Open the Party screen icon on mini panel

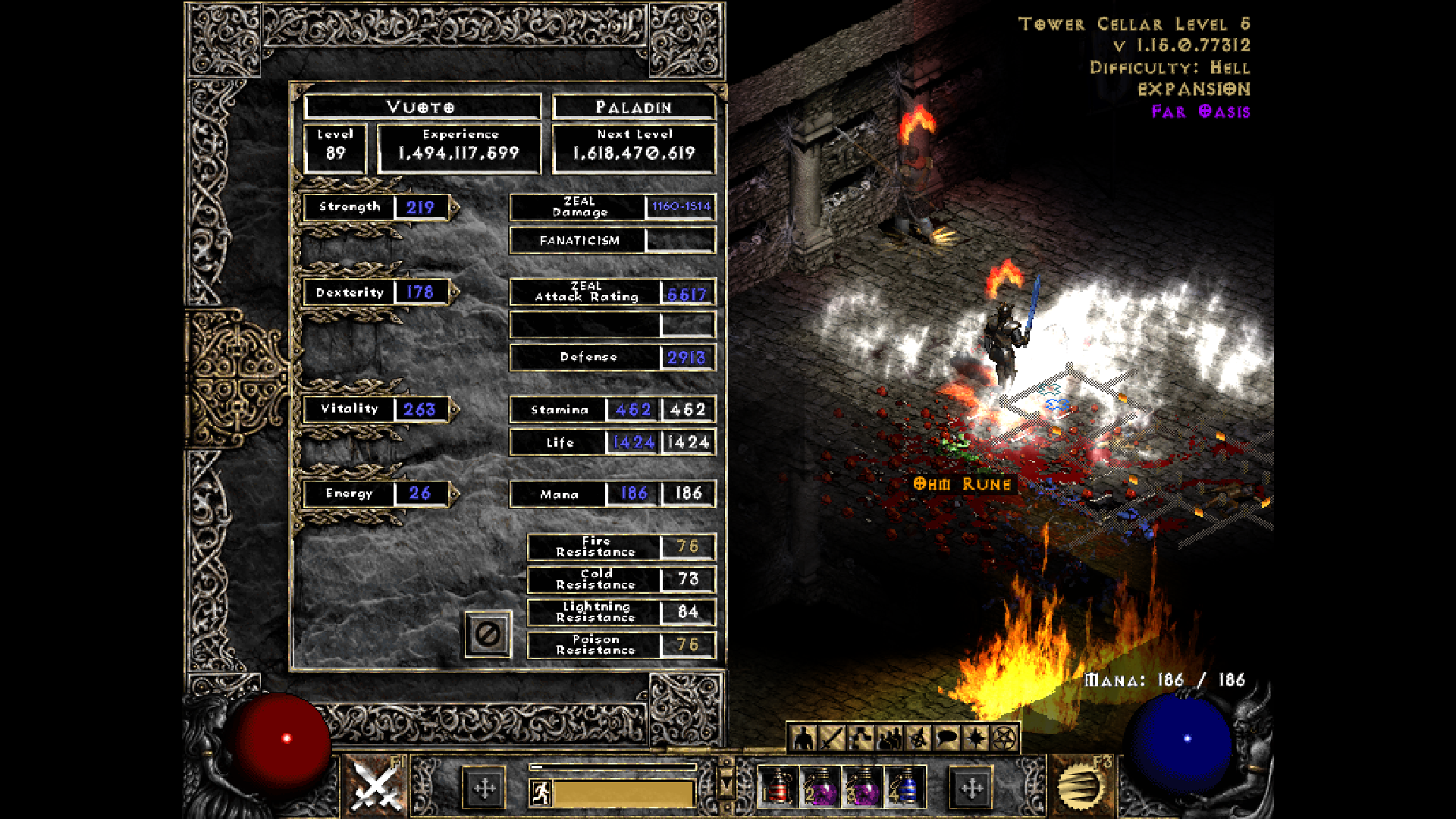(x=889, y=738)
